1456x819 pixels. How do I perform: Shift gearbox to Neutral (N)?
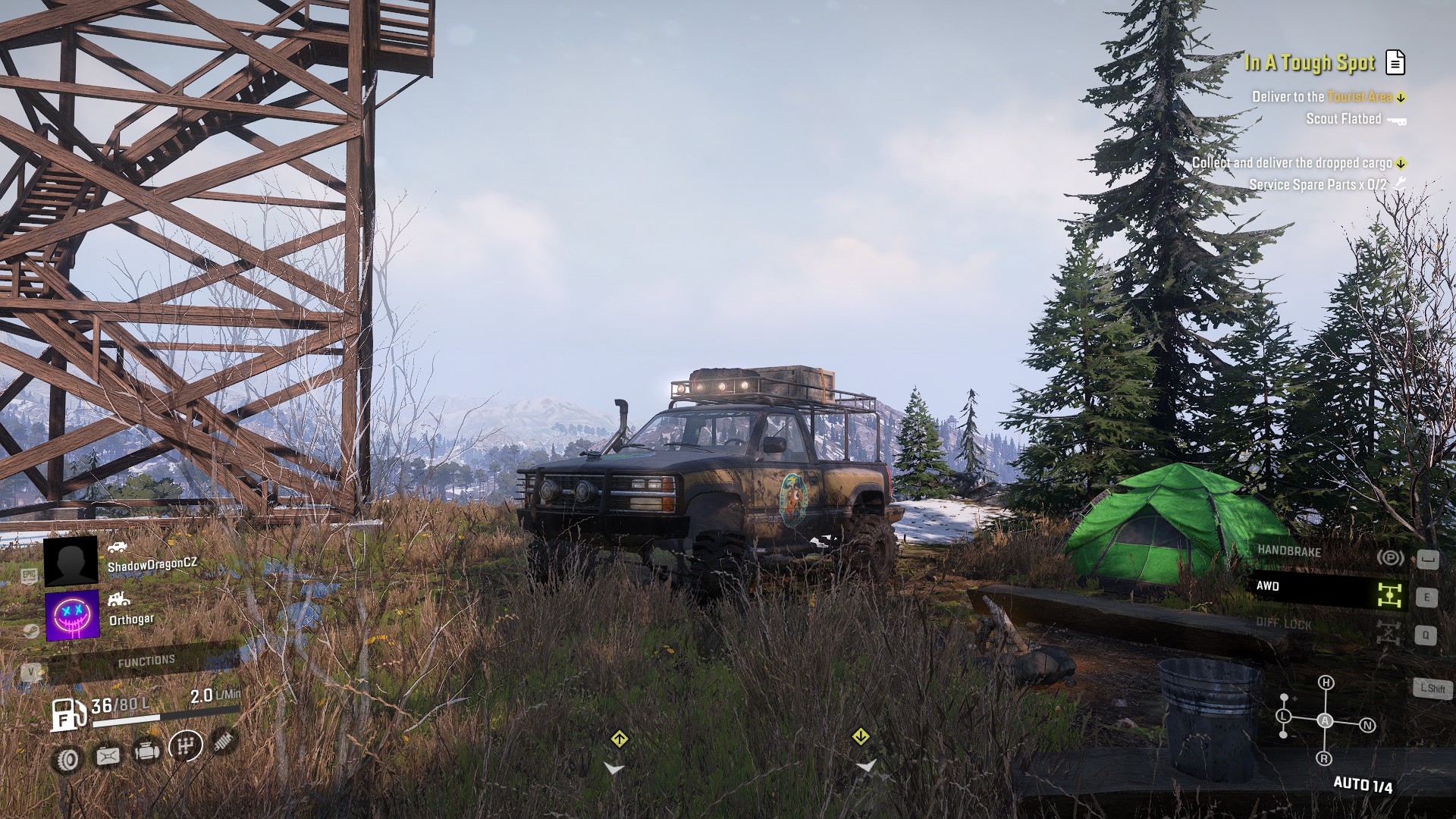(1367, 726)
